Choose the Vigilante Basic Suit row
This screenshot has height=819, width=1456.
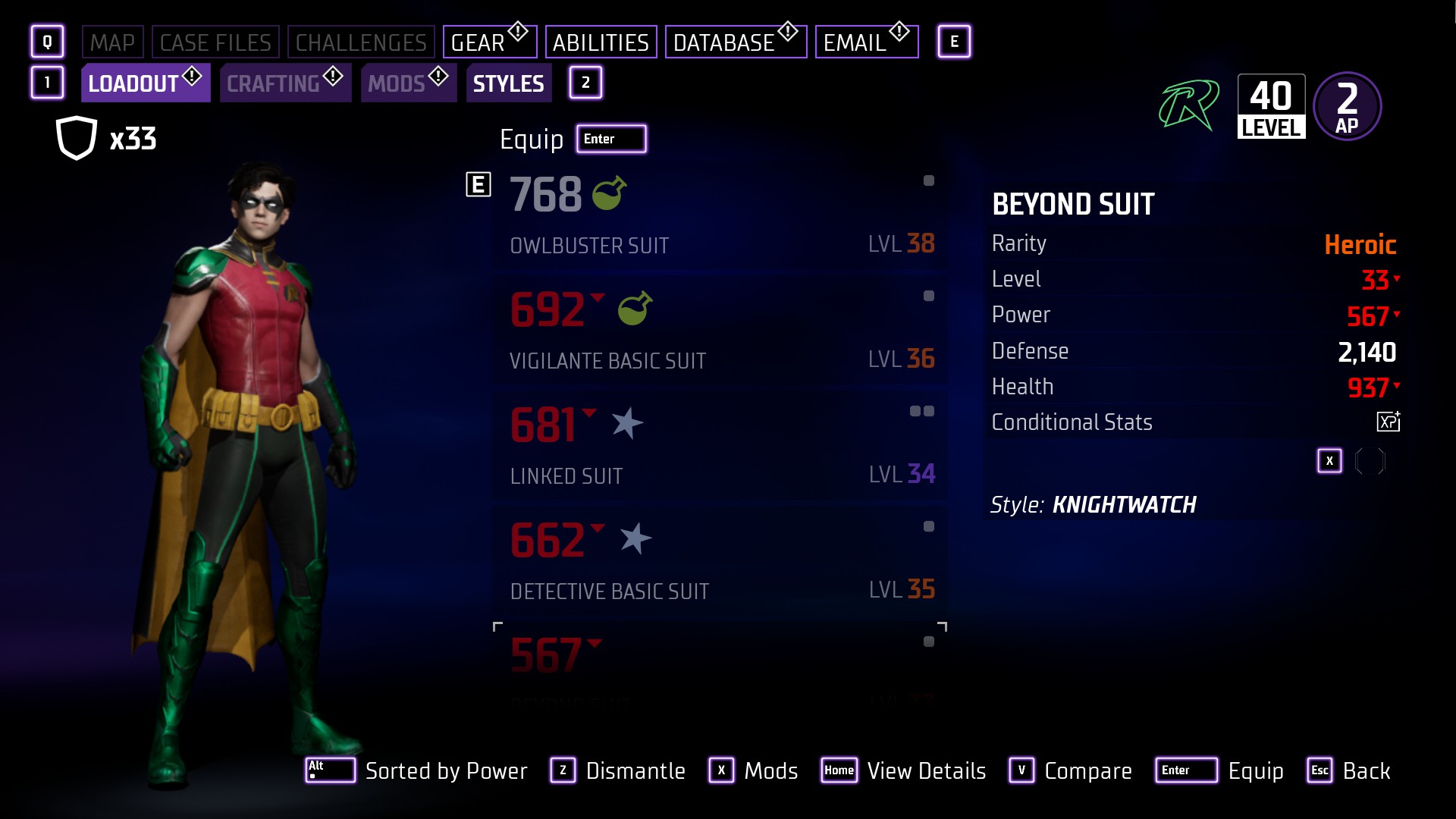720,331
